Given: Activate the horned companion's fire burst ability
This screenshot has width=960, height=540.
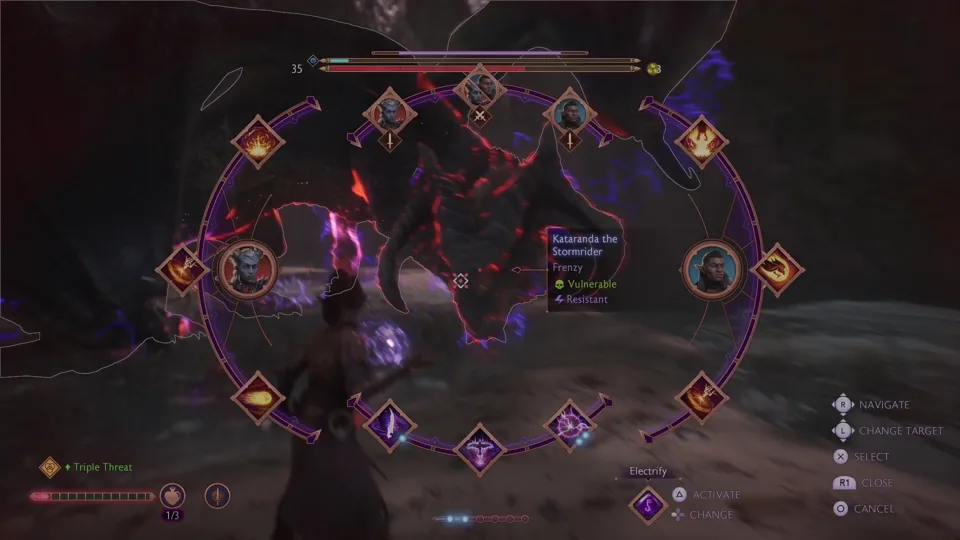Looking at the screenshot, I should pyautogui.click(x=258, y=142).
